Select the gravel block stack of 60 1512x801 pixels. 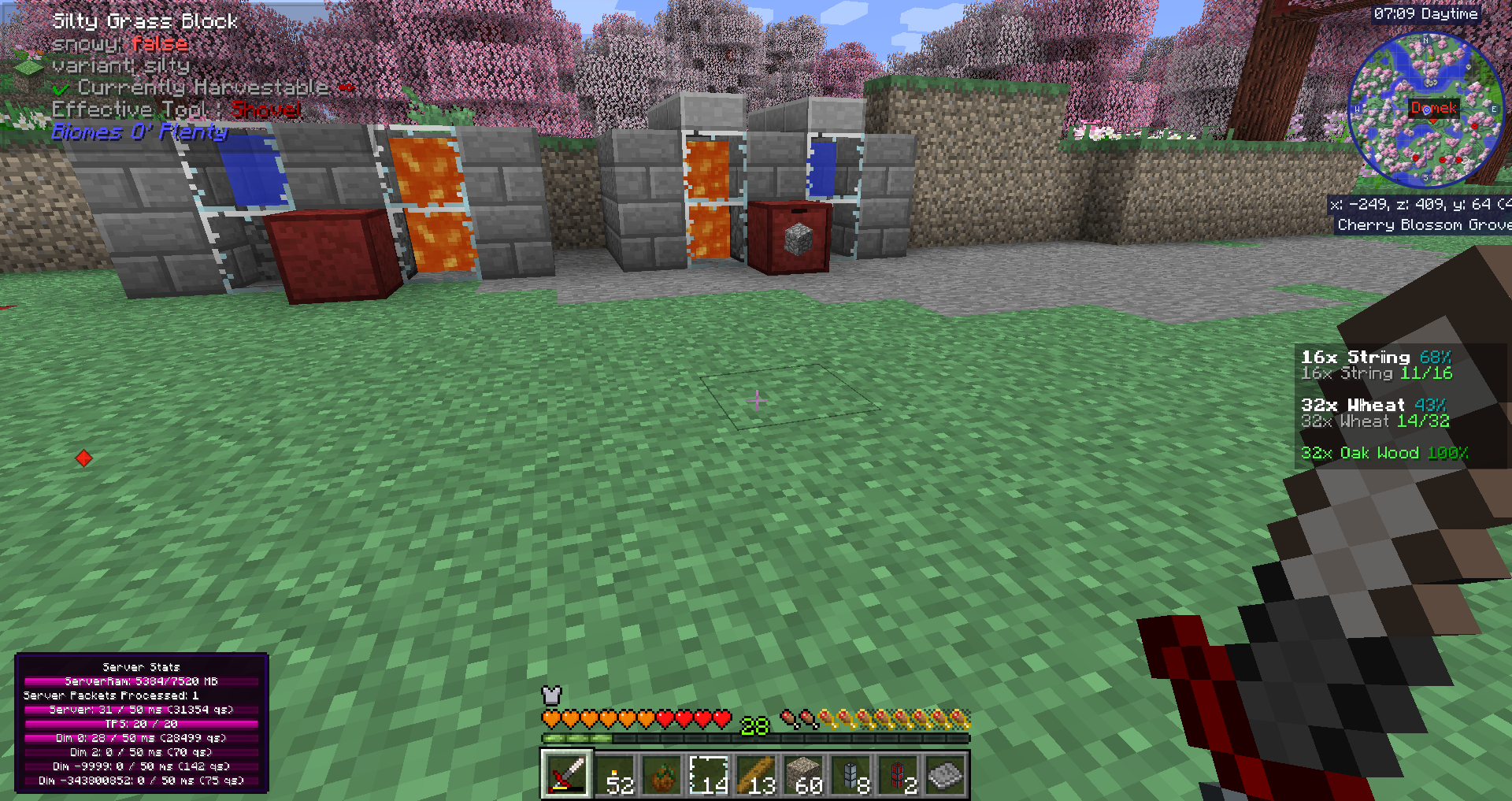pyautogui.click(x=804, y=775)
